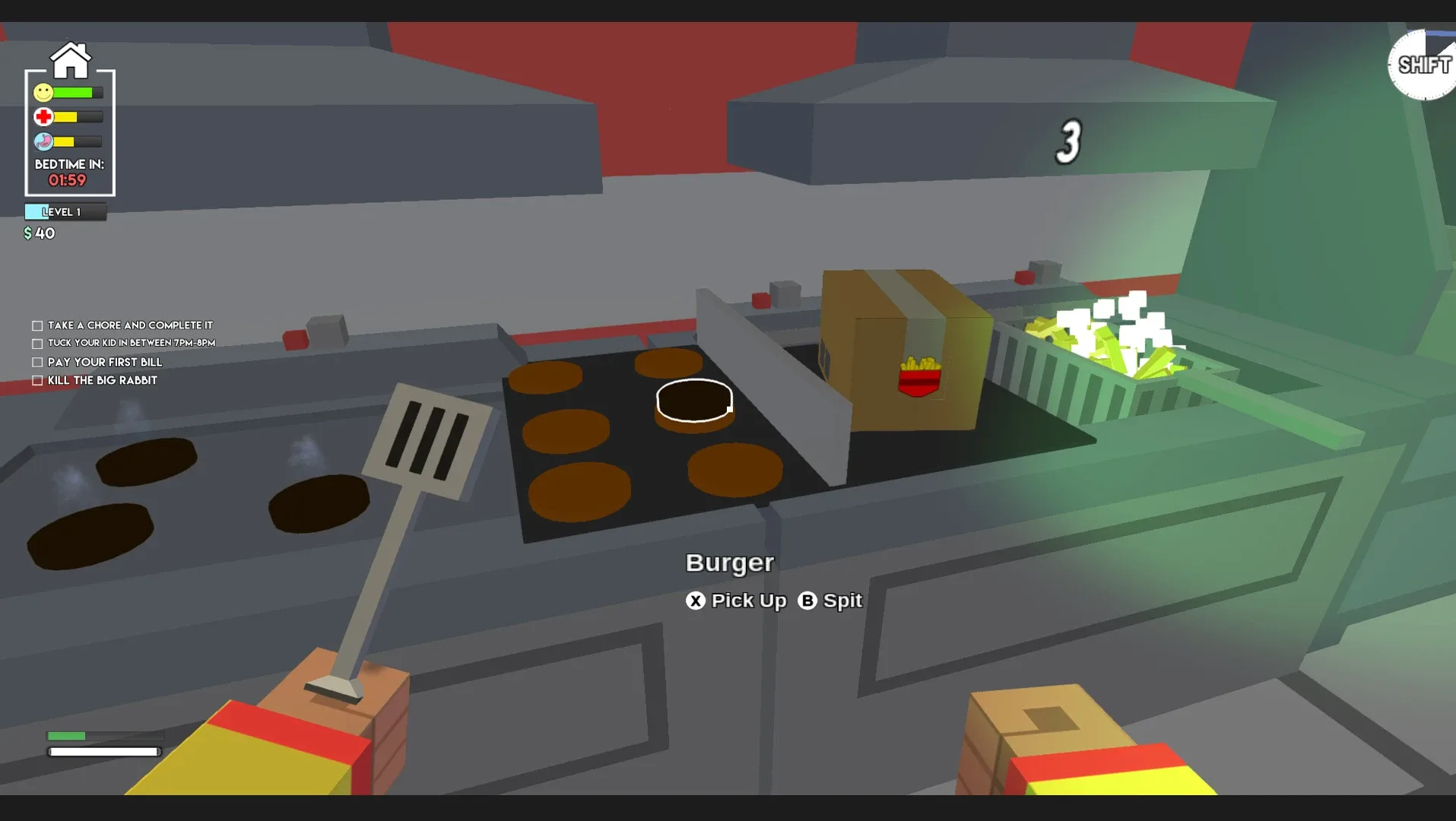The image size is (1456, 821).
Task: Click the highlighted burger patty on the grill
Action: (693, 401)
